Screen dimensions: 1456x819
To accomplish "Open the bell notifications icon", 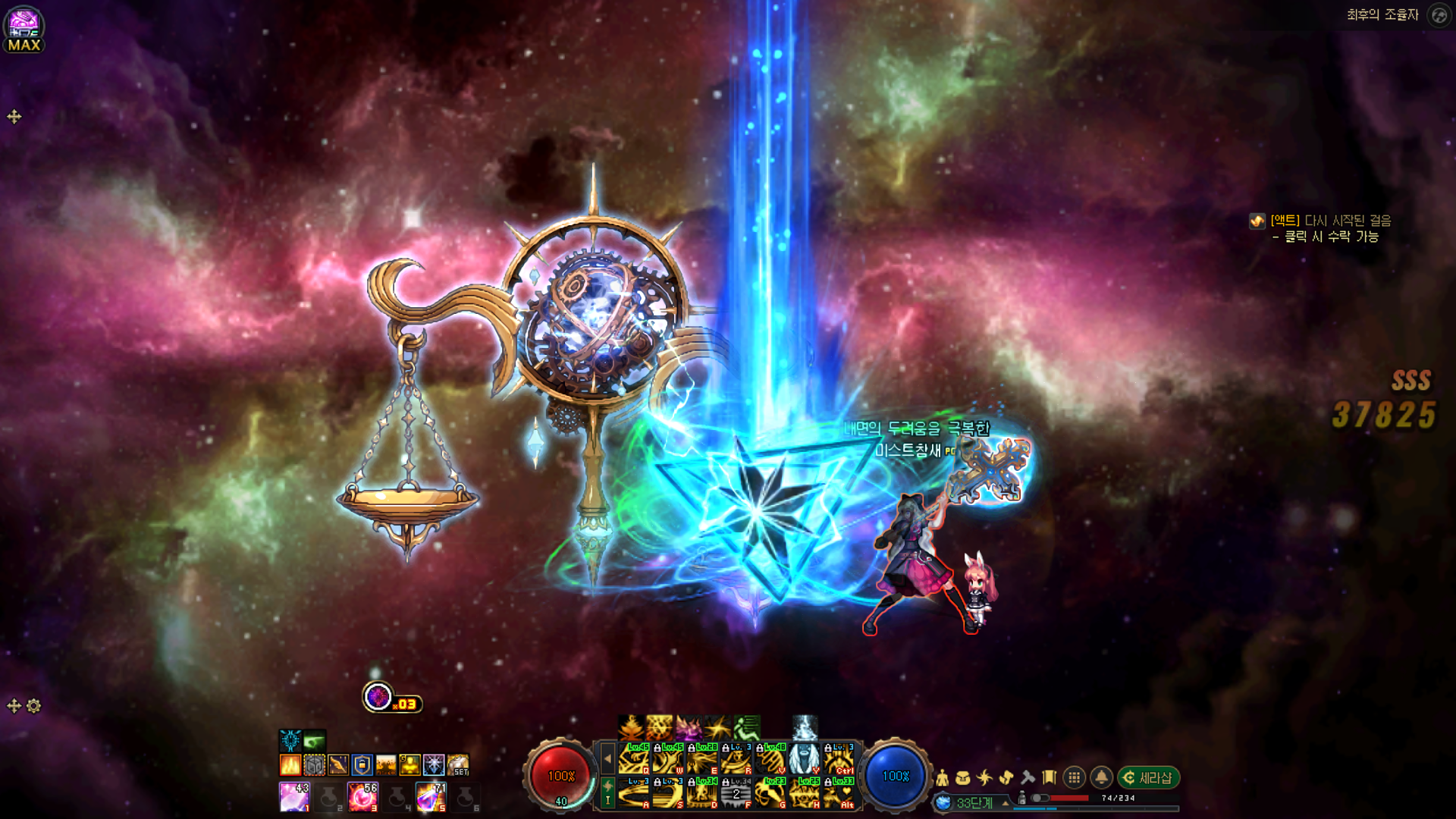I will coord(1101,778).
